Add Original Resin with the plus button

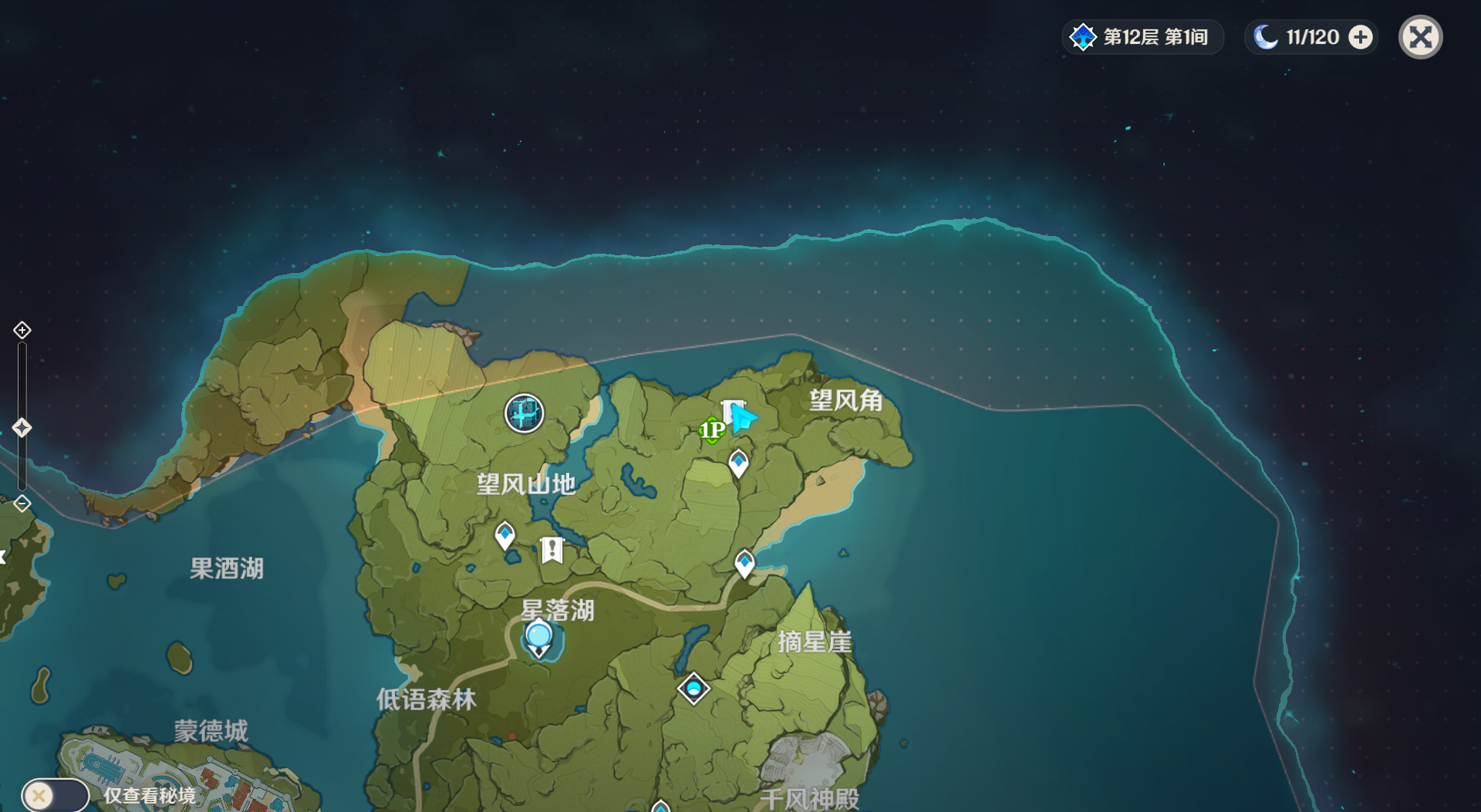1361,37
